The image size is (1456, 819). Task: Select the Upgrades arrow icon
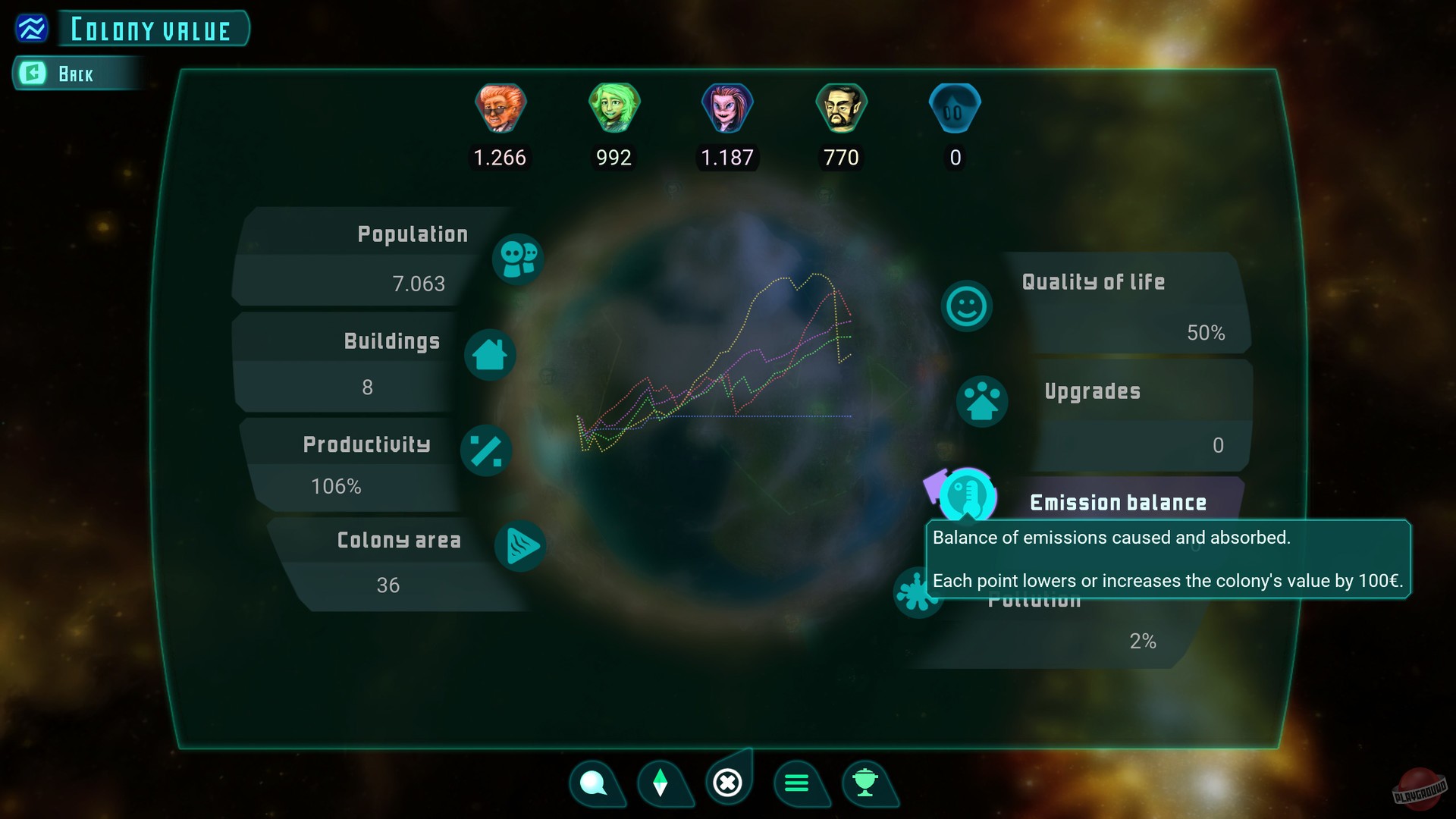click(982, 402)
